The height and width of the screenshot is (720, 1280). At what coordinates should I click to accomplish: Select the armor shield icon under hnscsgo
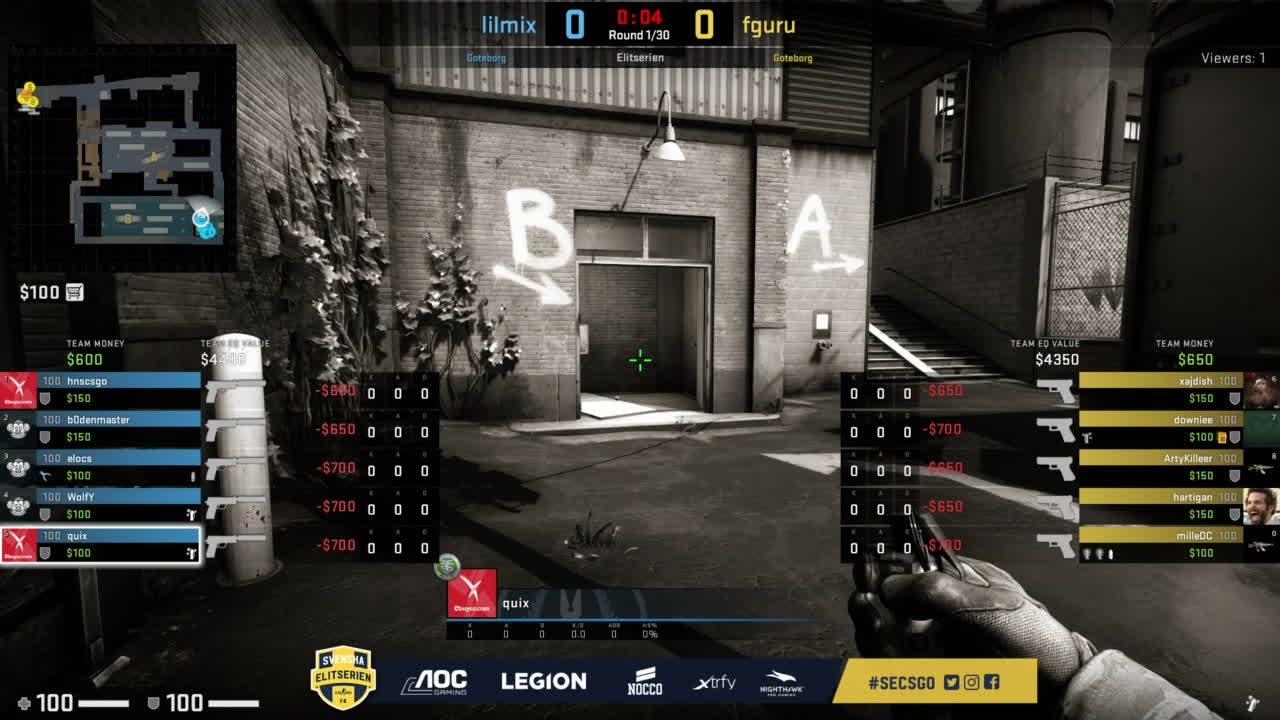(45, 396)
